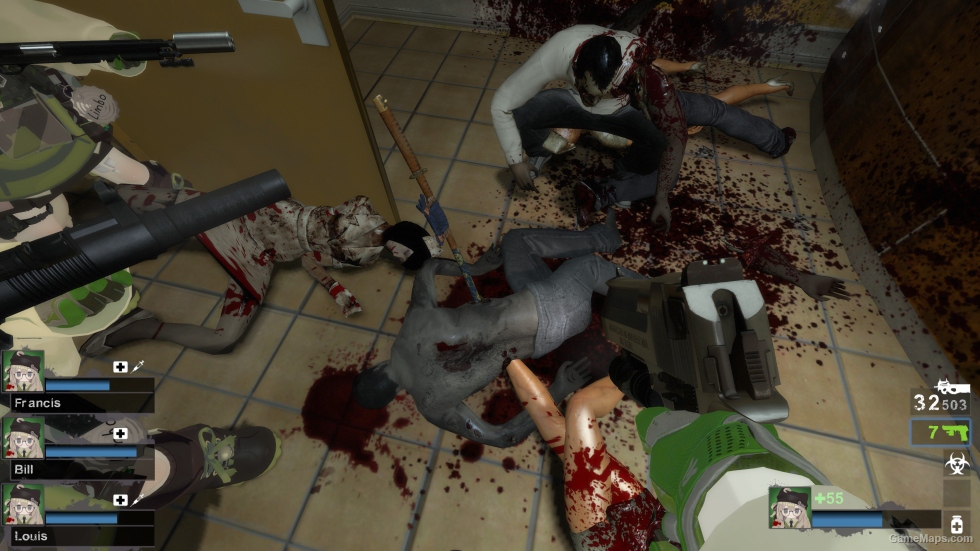
Task: Select Bill's teammate portrait
Action: [x=23, y=437]
